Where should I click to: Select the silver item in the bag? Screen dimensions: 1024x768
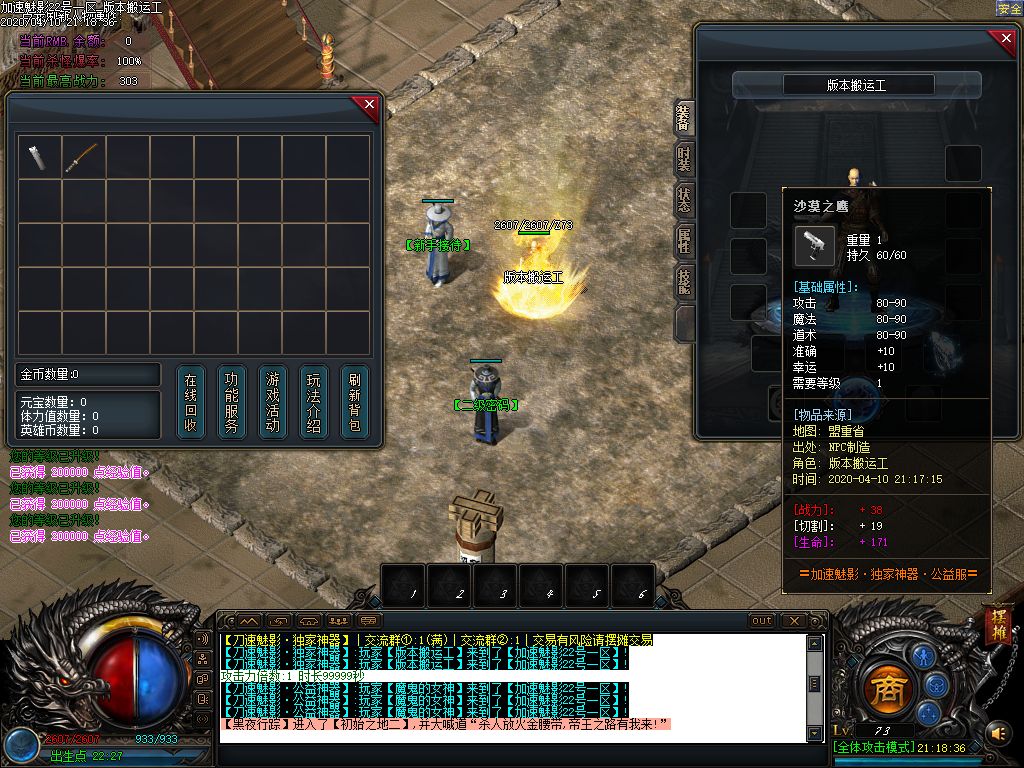click(x=38, y=157)
